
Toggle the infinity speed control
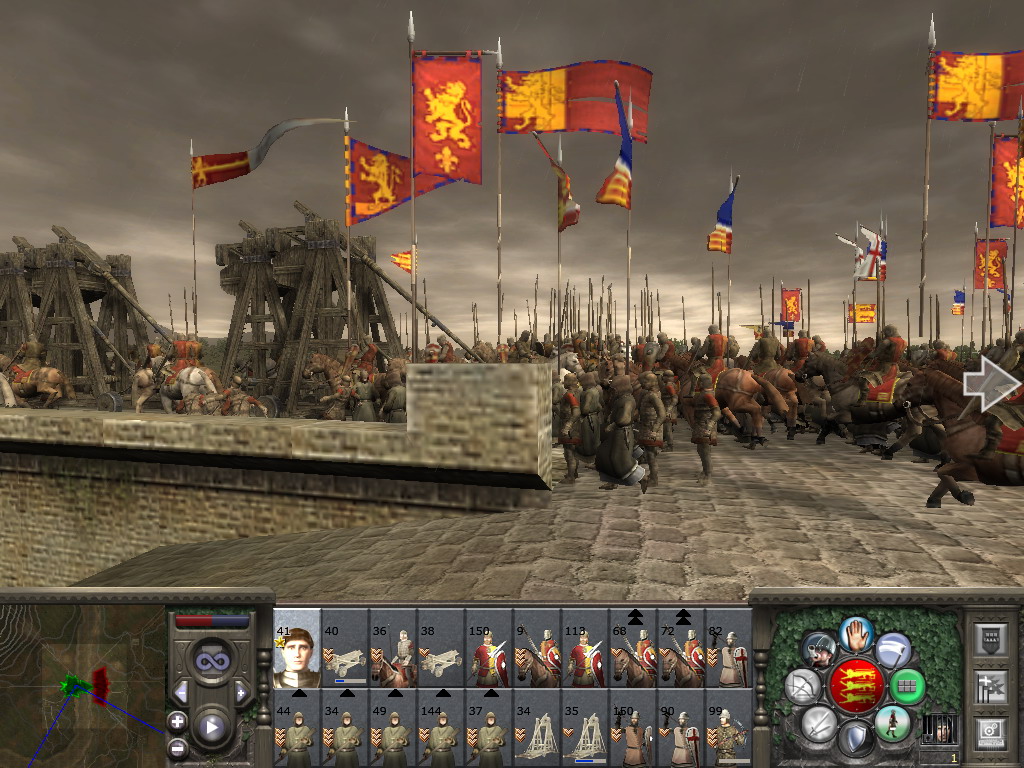(x=211, y=661)
